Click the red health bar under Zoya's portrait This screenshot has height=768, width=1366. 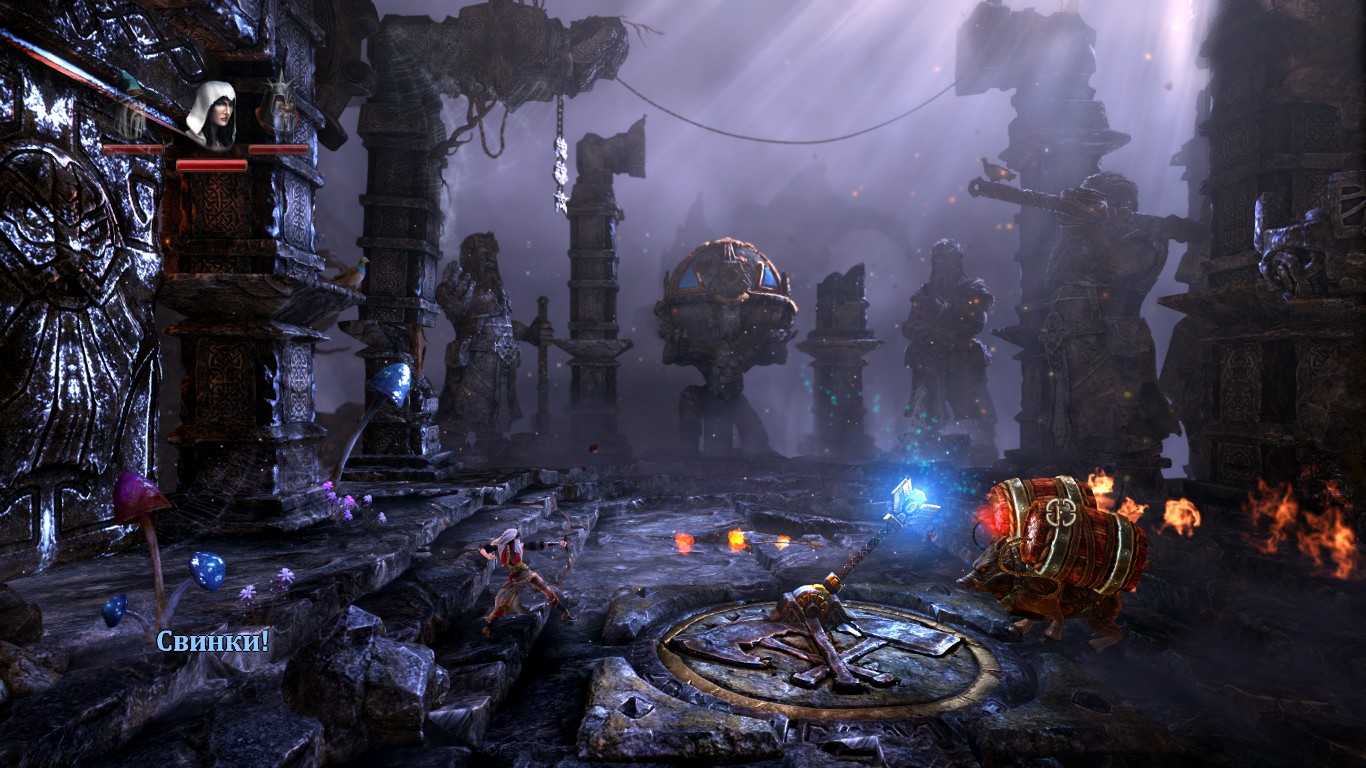[212, 166]
